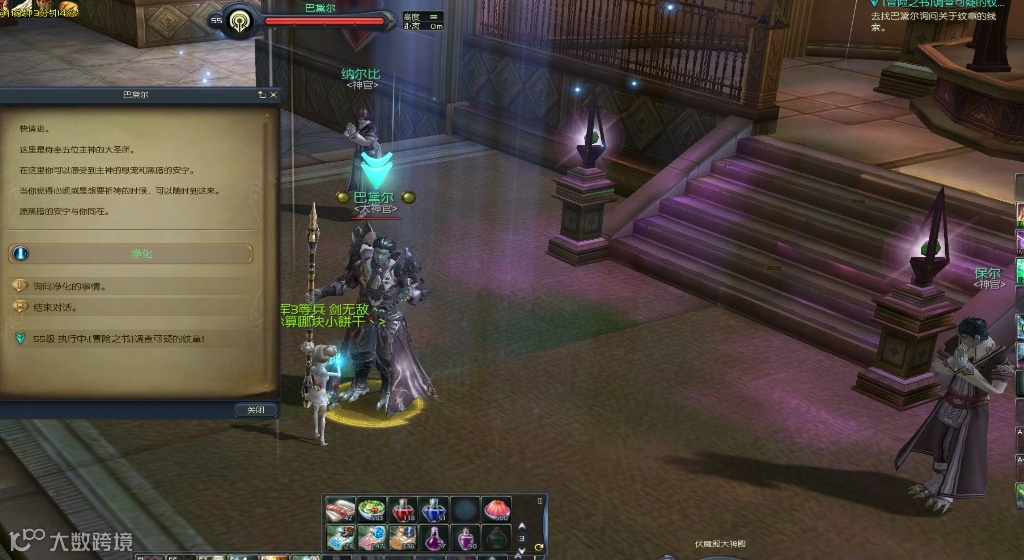Screen dimensions: 1024x560
Task: Click the target portrait emblem of 巴黛尔
Action: [x=239, y=21]
